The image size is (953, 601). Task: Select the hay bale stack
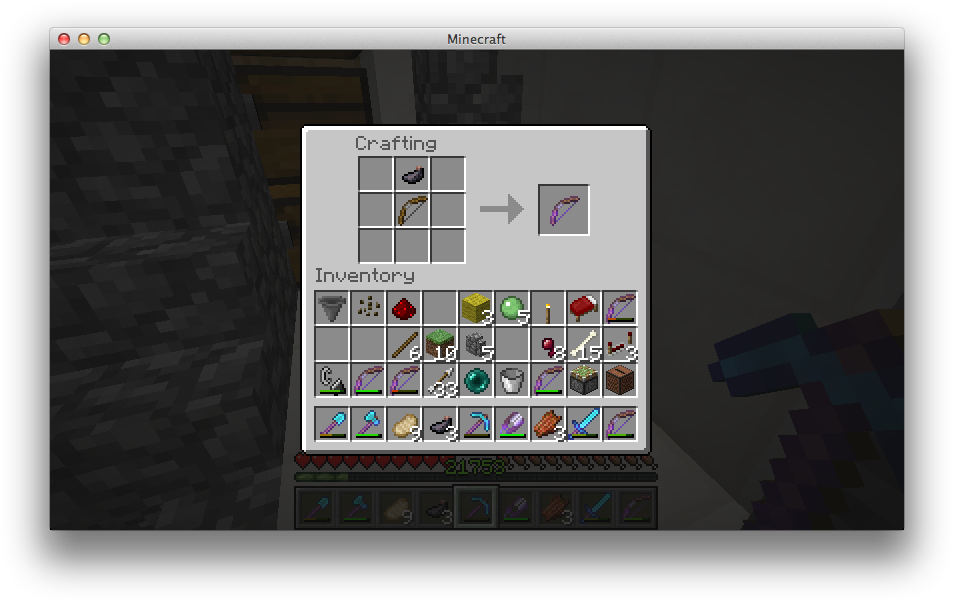pyautogui.click(x=475, y=309)
